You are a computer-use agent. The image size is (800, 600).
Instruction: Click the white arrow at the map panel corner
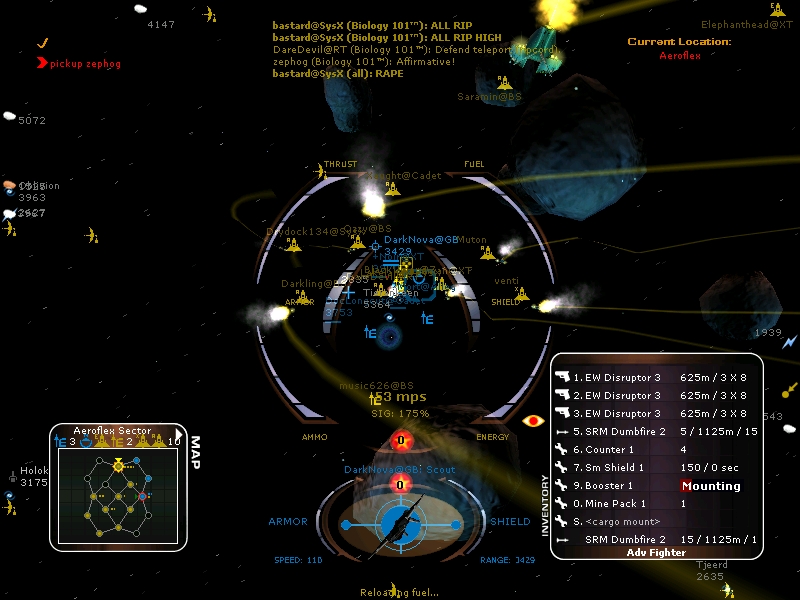click(x=179, y=434)
